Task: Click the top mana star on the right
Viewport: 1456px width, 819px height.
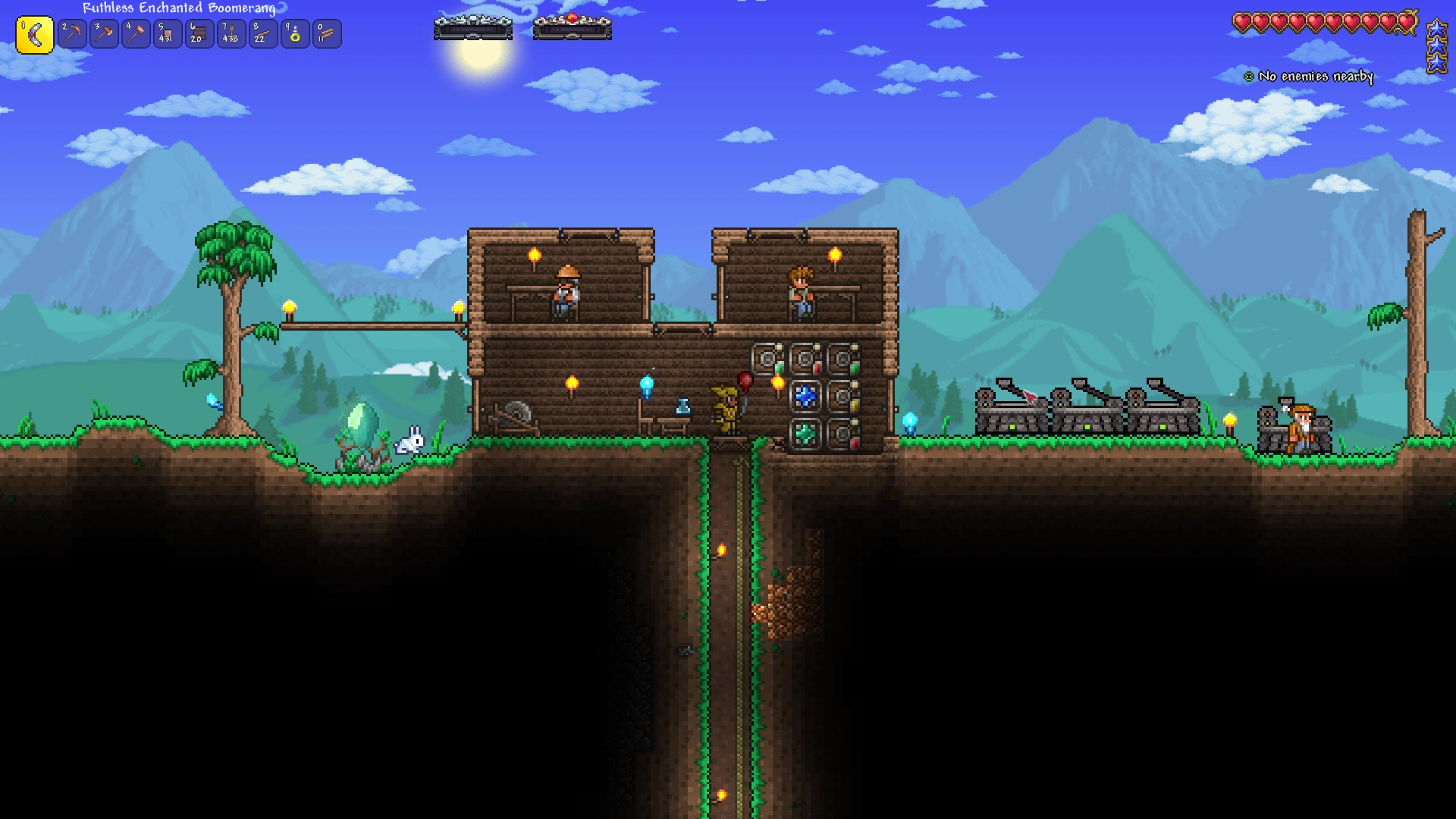Action: pyautogui.click(x=1436, y=27)
